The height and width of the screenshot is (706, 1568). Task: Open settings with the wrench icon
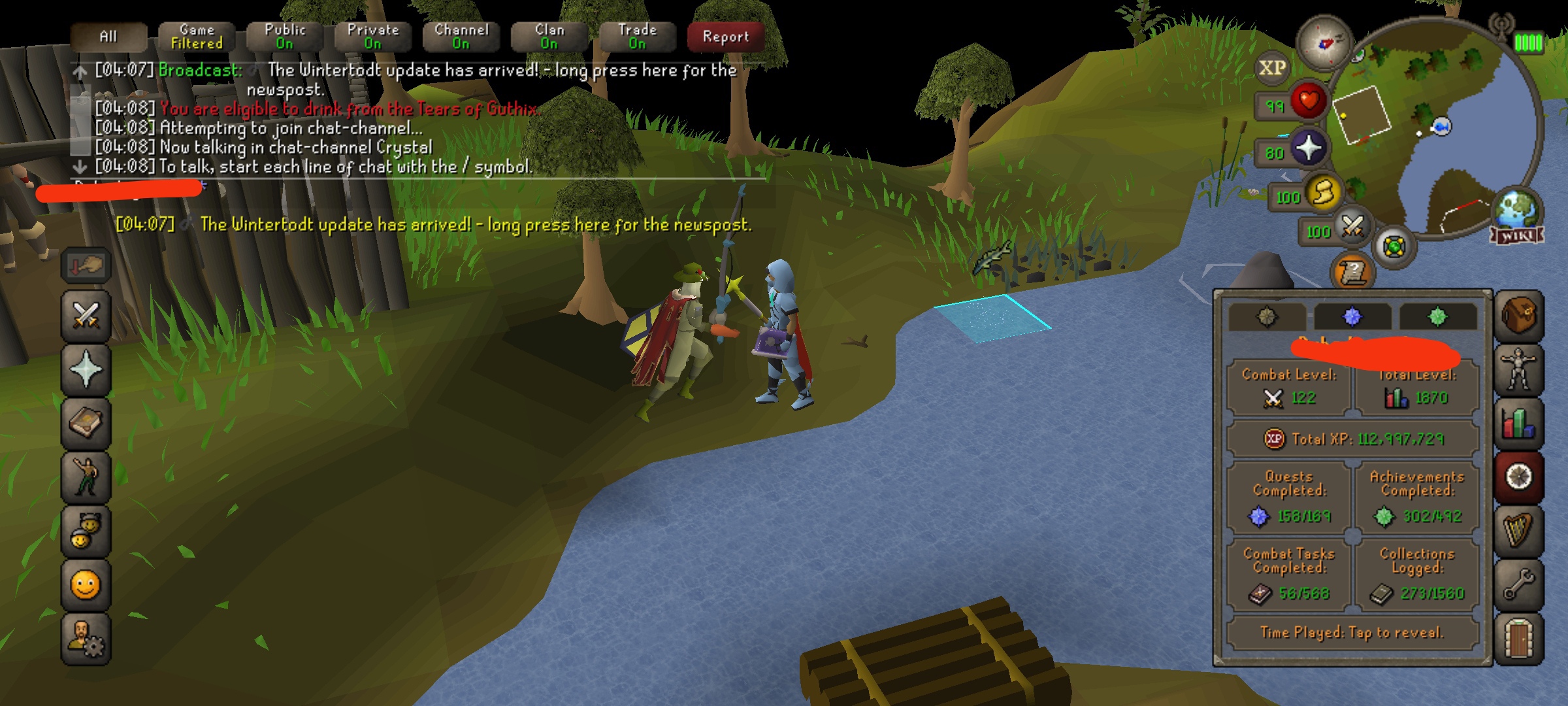click(1519, 584)
